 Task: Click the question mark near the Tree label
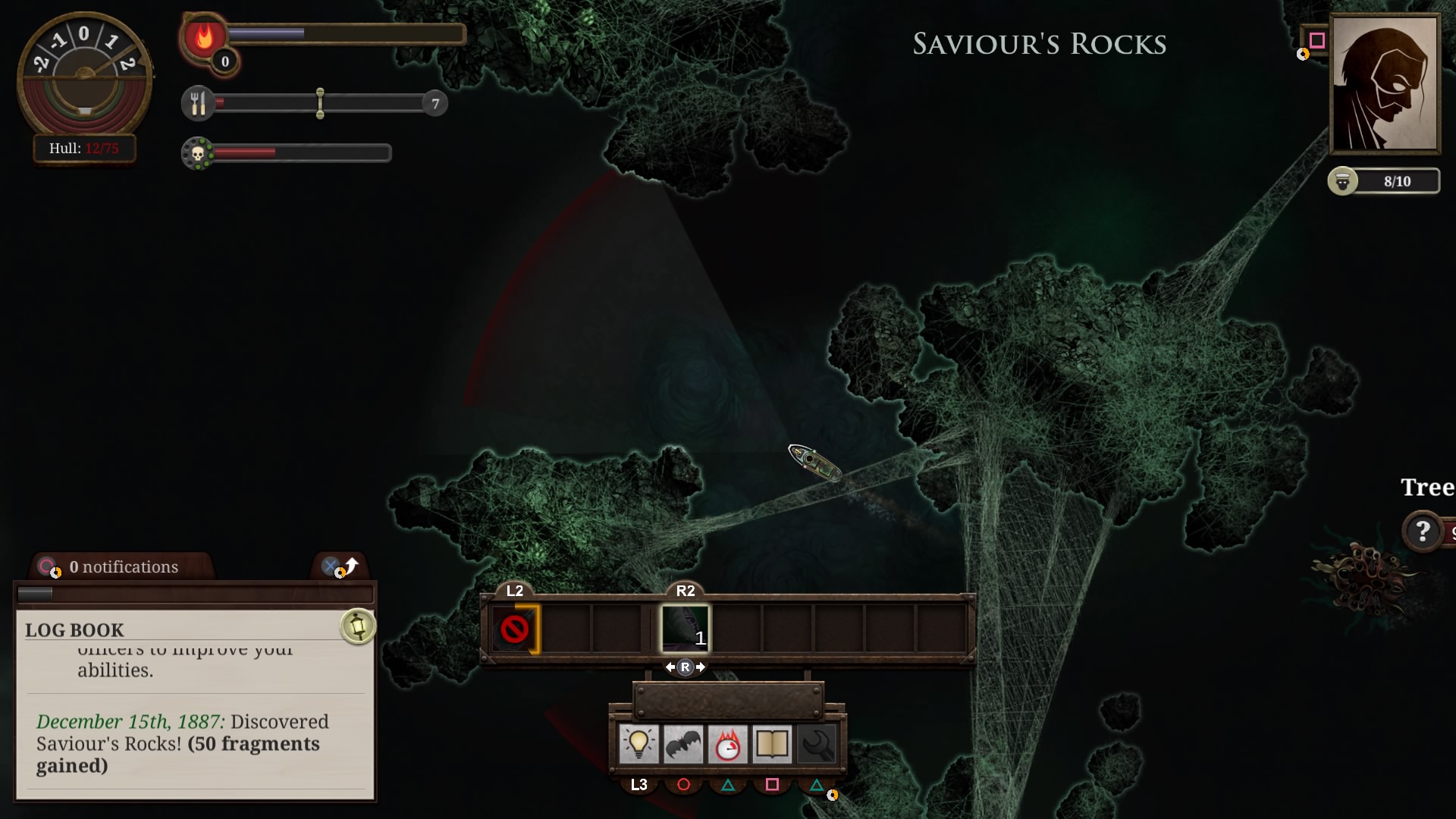coord(1424,531)
